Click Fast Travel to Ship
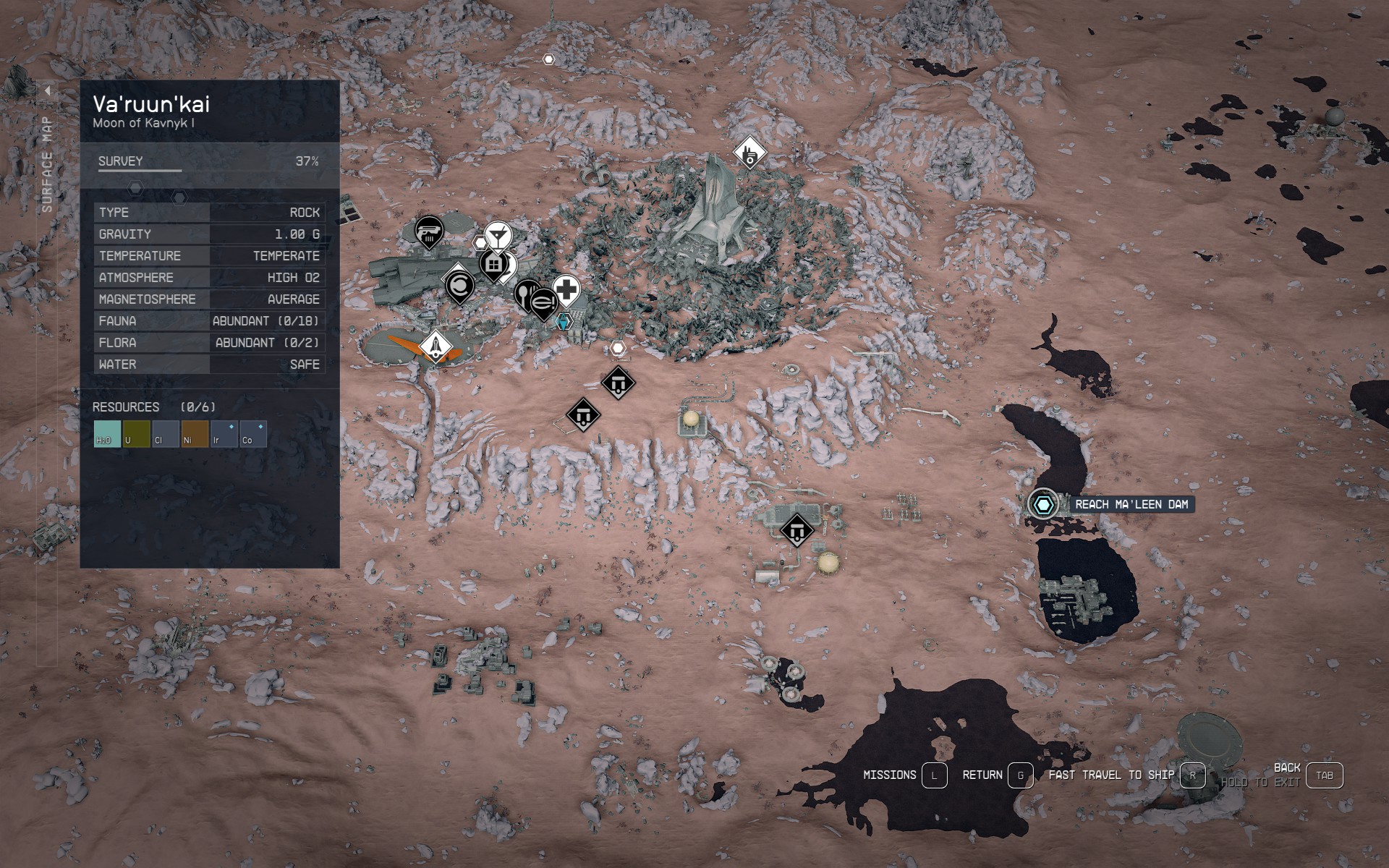1389x868 pixels. (1193, 776)
